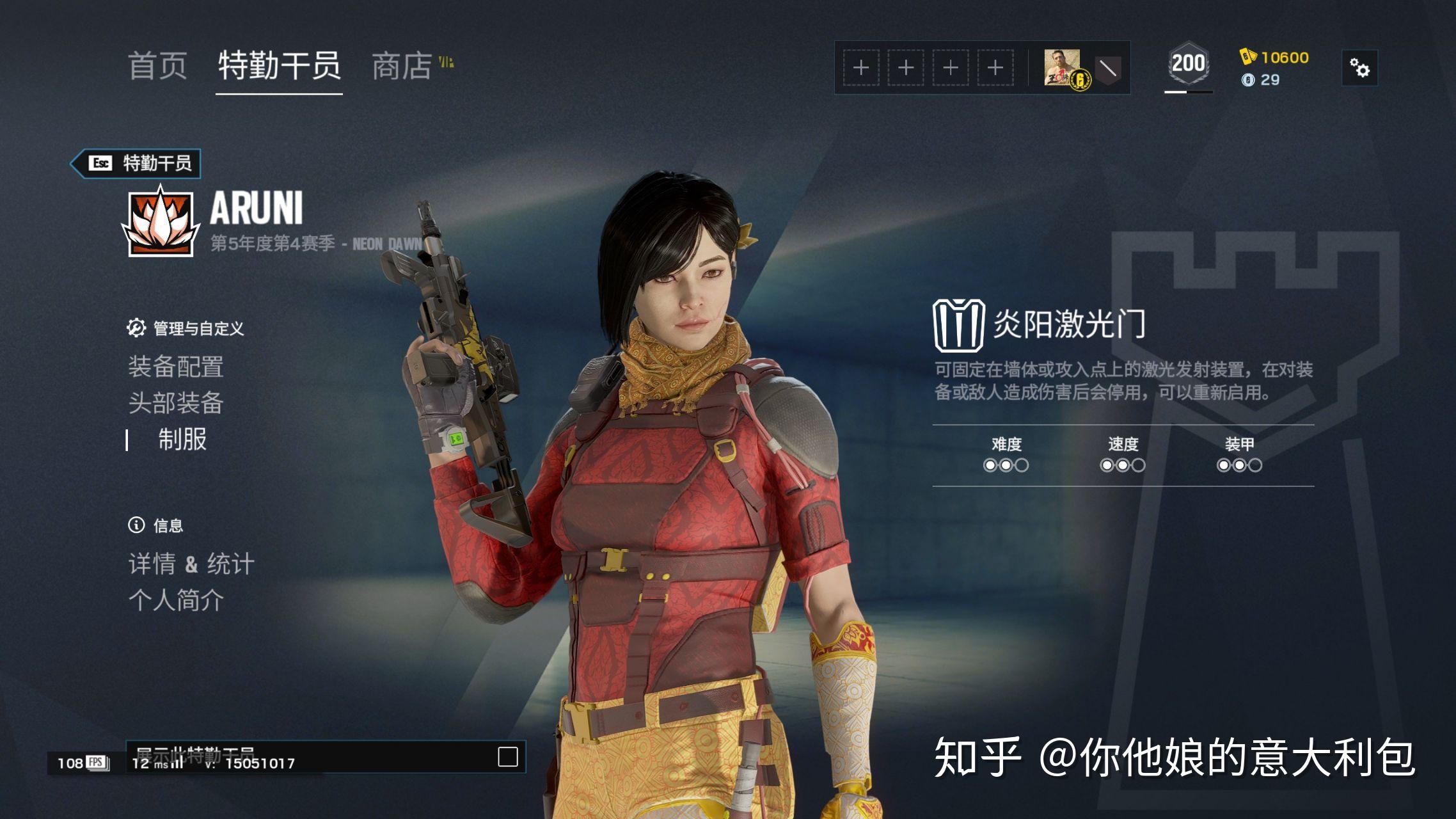
Task: Open the gear settings button
Action: tap(1359, 67)
